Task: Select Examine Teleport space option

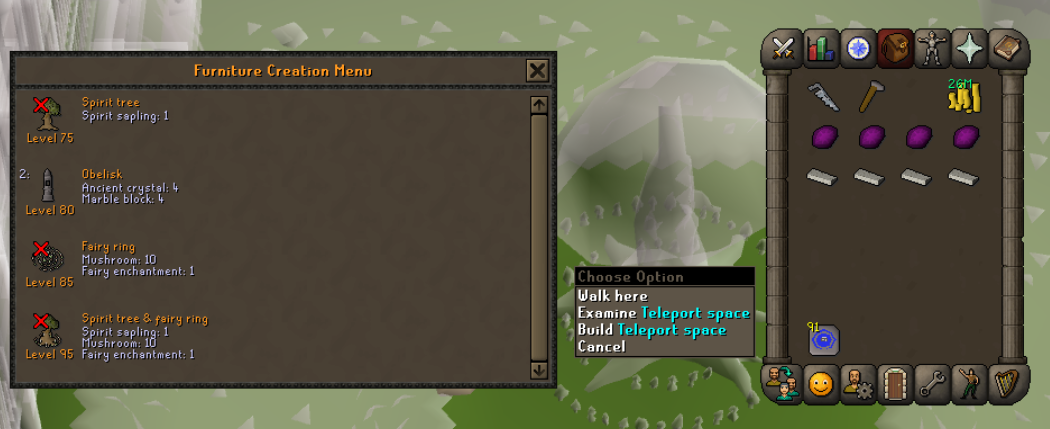Action: click(x=663, y=313)
